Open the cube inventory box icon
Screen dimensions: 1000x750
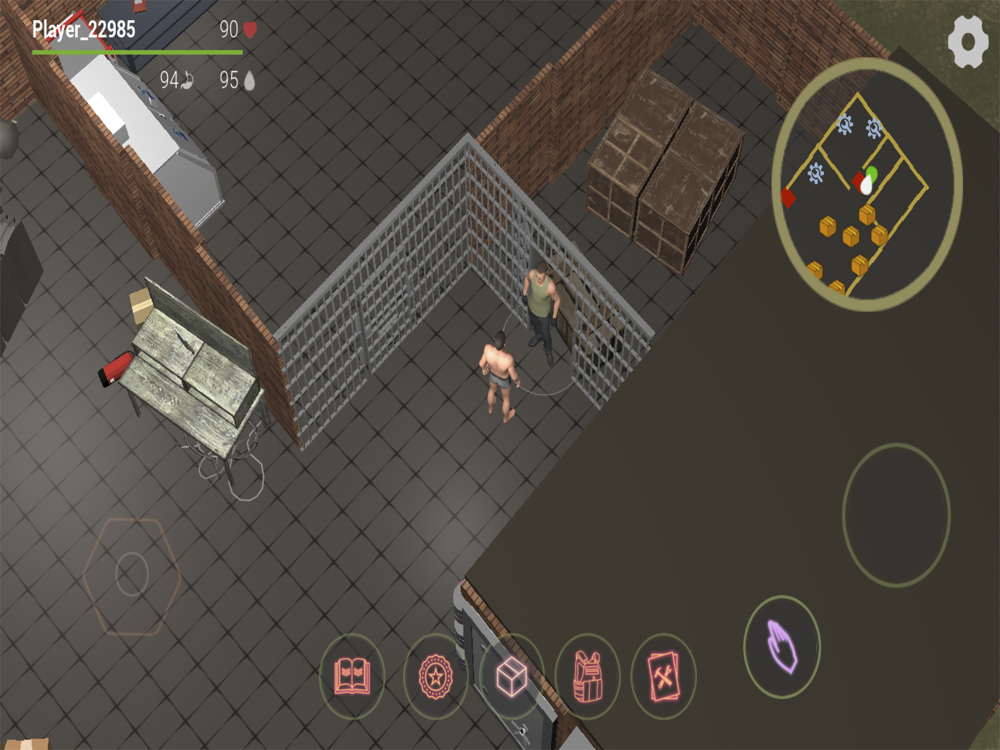pos(512,677)
